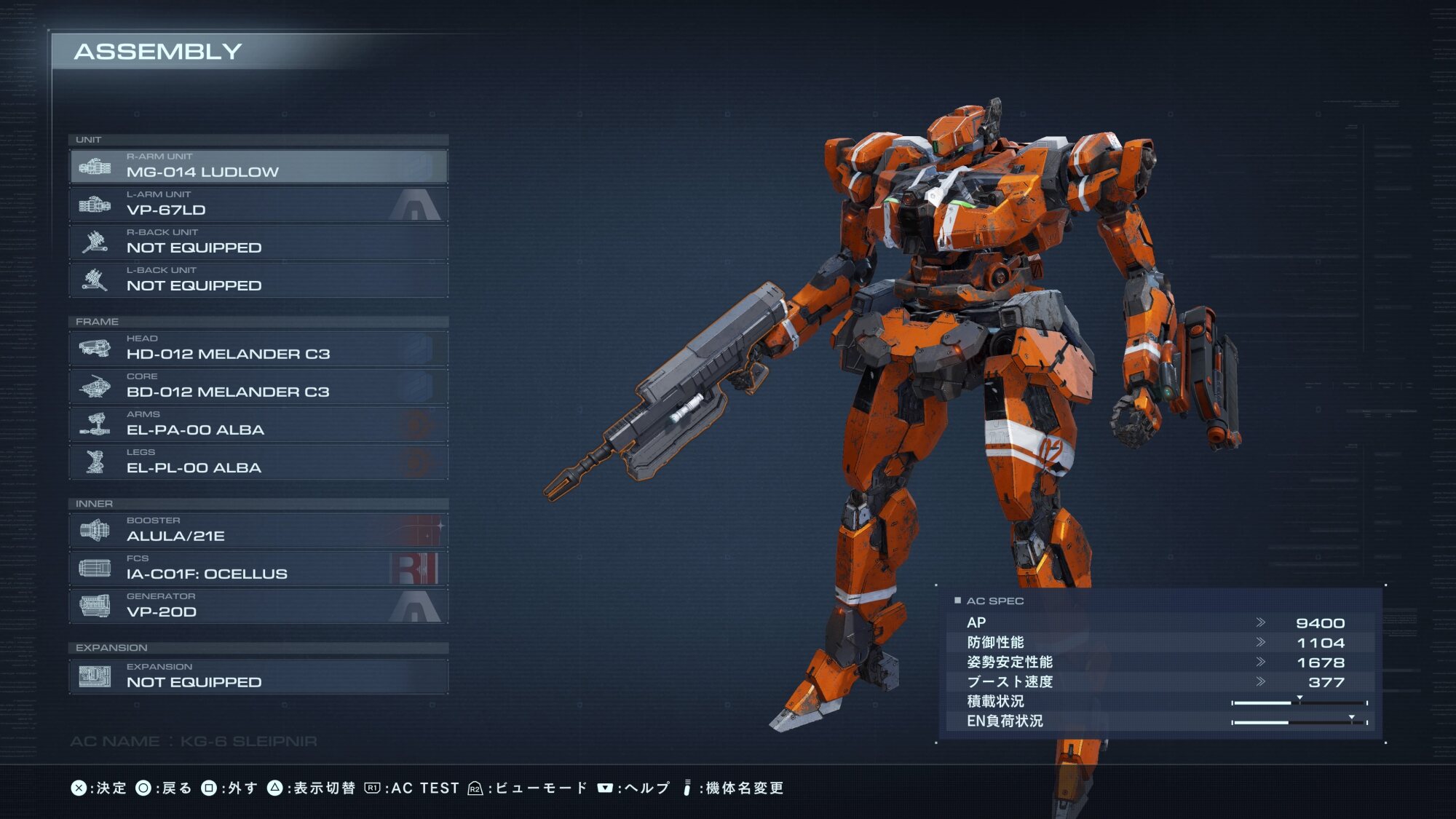The image size is (1456, 819).
Task: Open the ARMS EL-PA-00 ALBA slot
Action: point(258,424)
